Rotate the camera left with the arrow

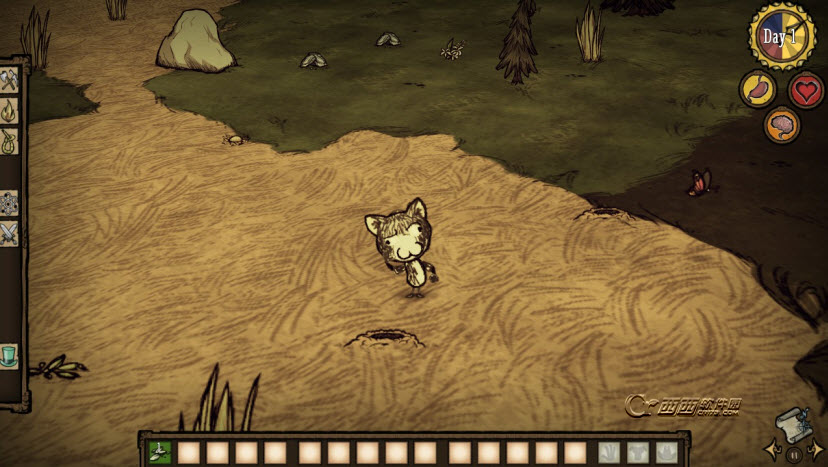771,450
